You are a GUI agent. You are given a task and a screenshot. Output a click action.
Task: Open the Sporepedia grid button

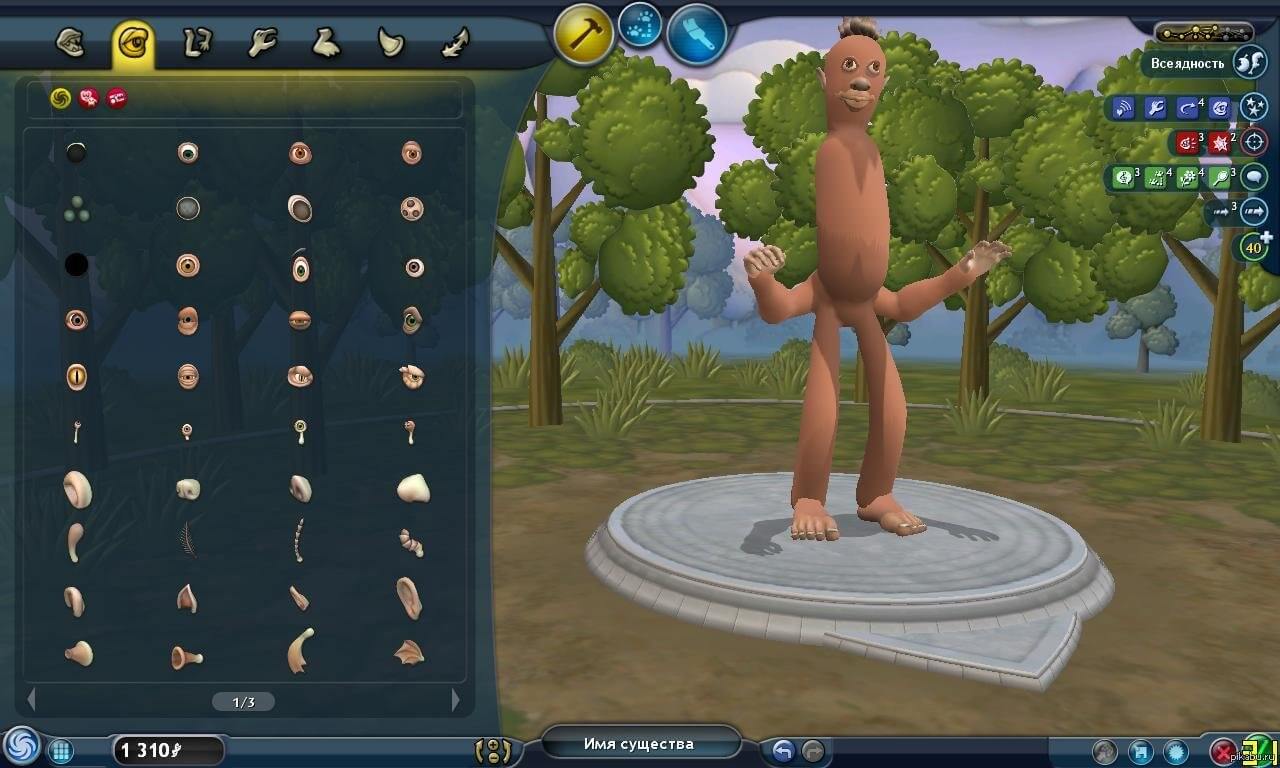point(60,751)
